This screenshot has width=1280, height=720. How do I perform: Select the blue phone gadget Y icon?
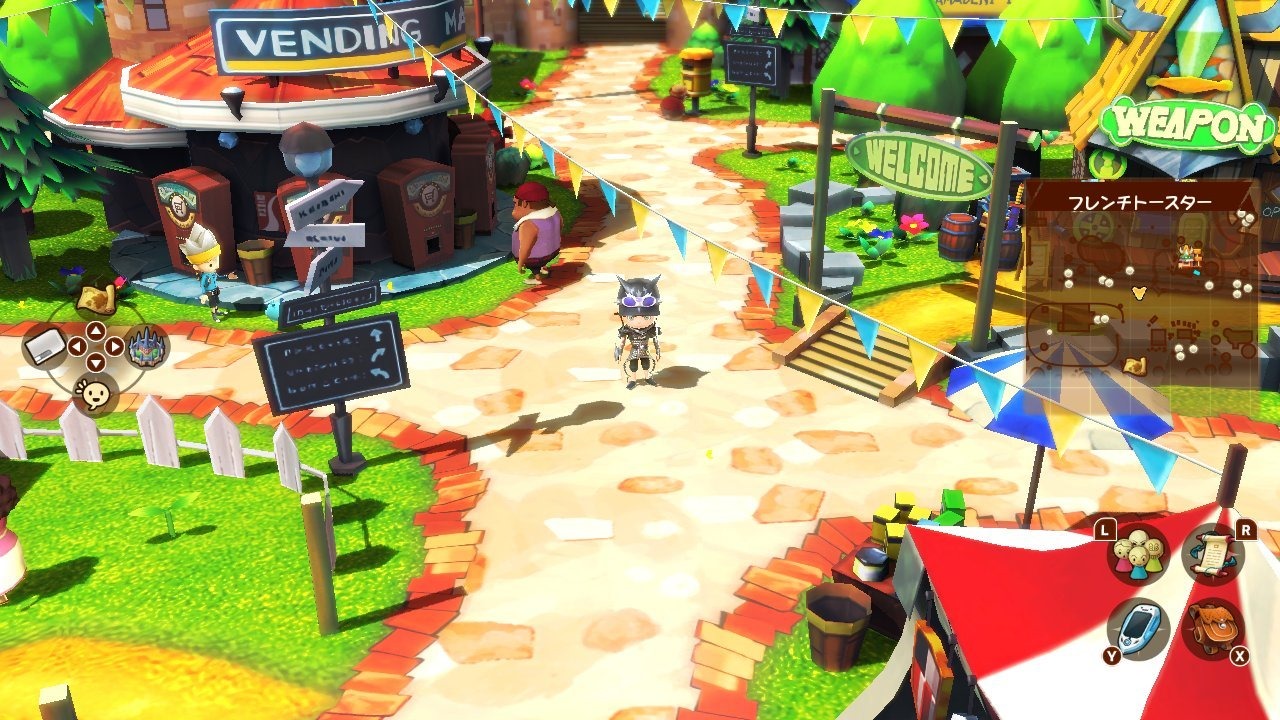(1138, 626)
